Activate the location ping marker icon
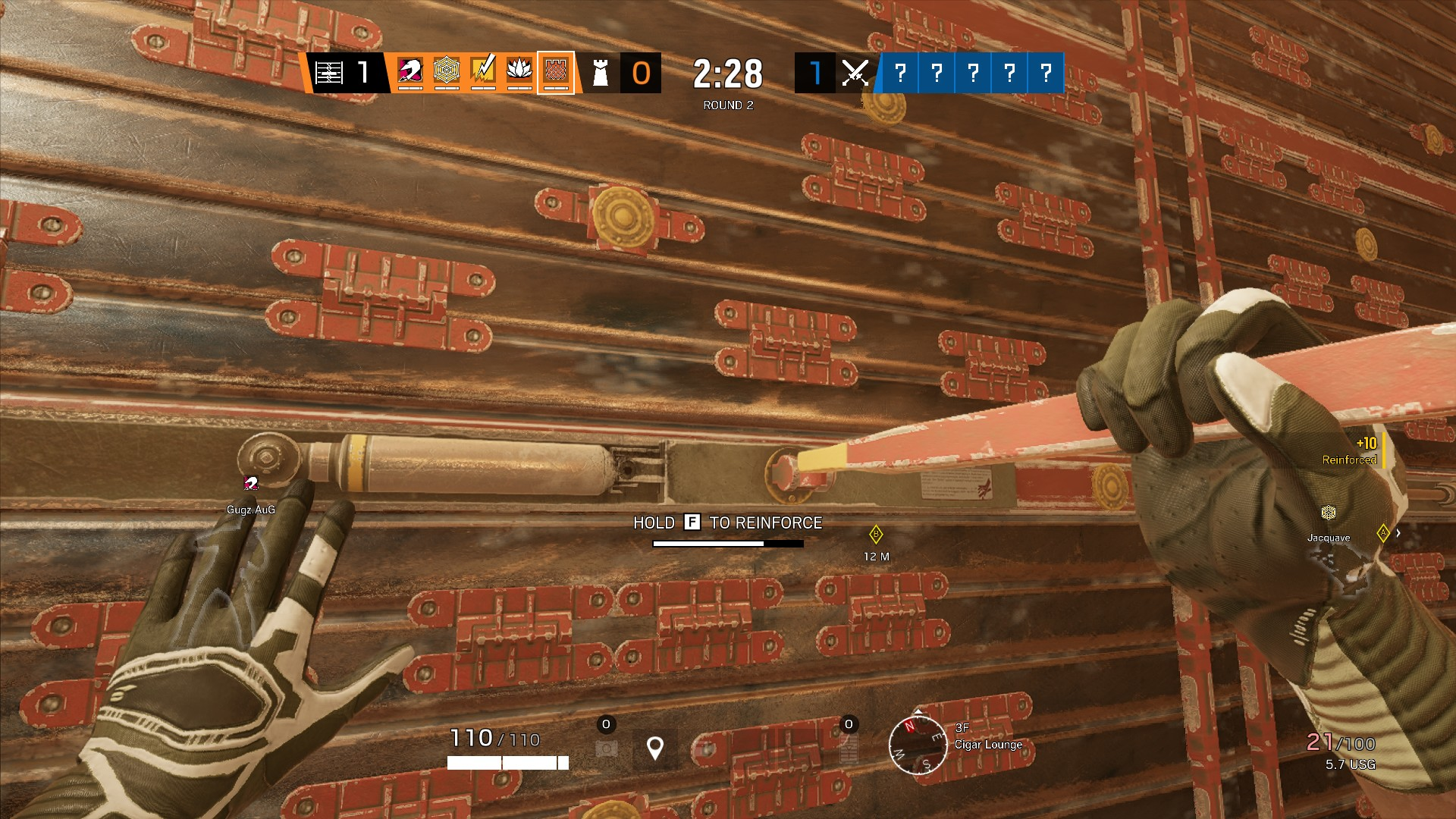 click(655, 748)
